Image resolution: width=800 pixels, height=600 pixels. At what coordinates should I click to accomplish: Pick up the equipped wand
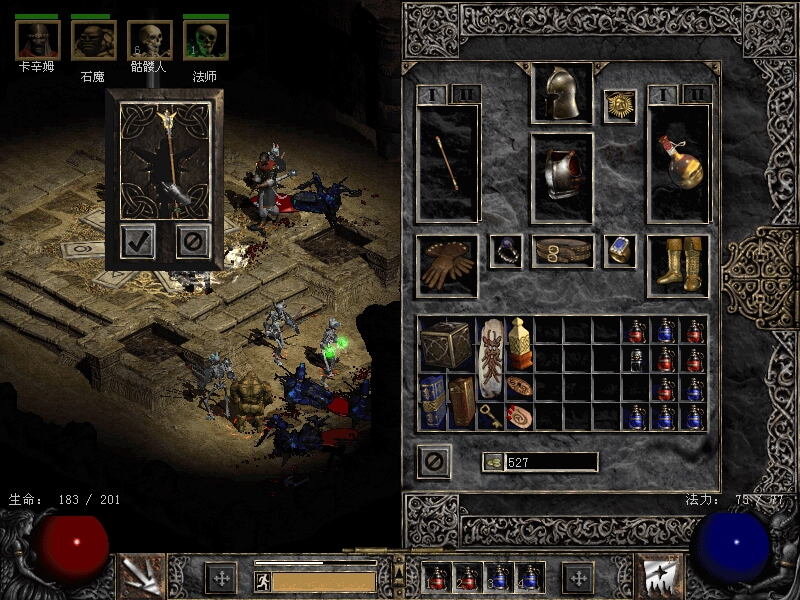coord(447,164)
